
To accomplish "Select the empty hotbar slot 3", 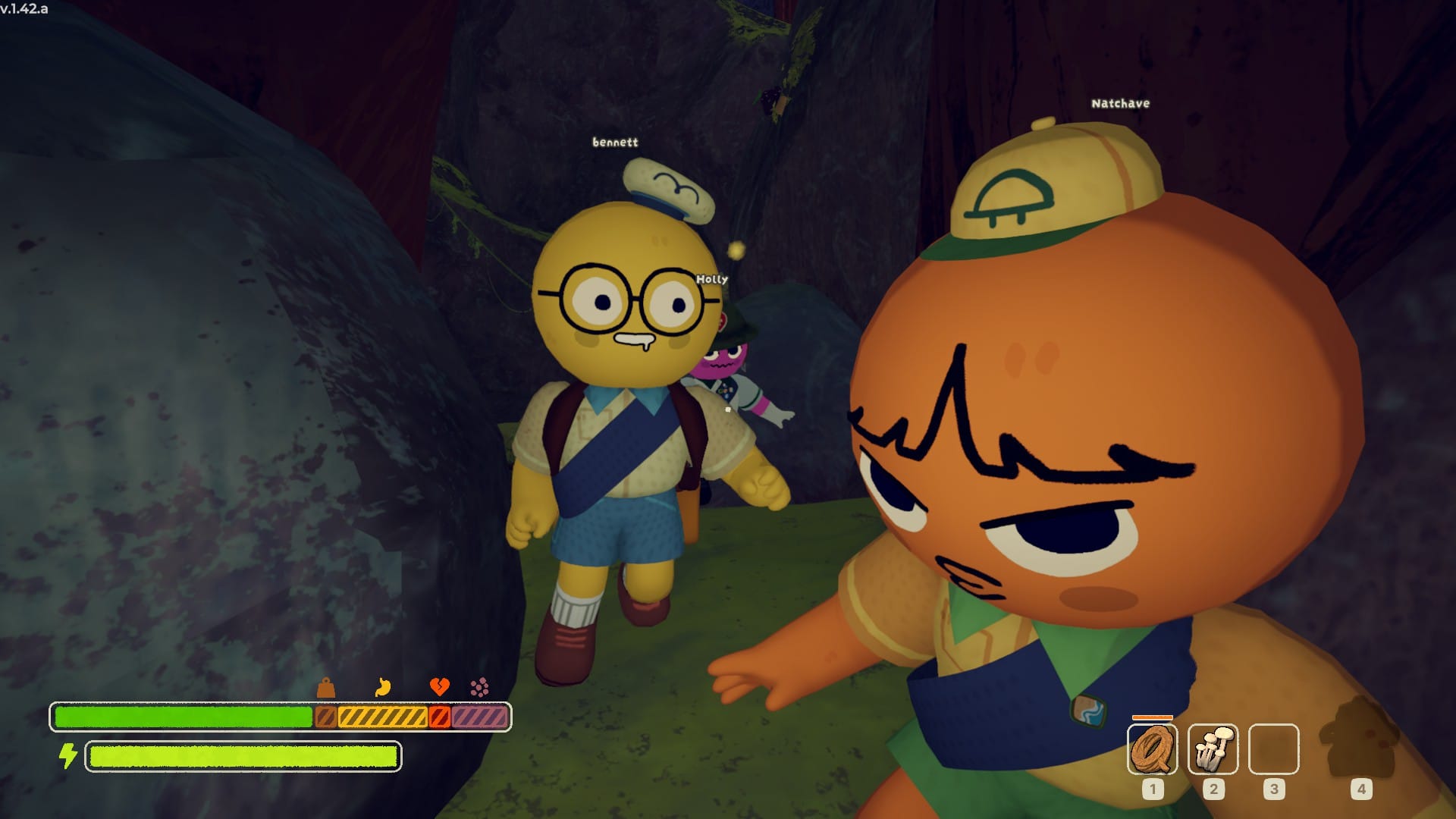I will click(x=1274, y=751).
